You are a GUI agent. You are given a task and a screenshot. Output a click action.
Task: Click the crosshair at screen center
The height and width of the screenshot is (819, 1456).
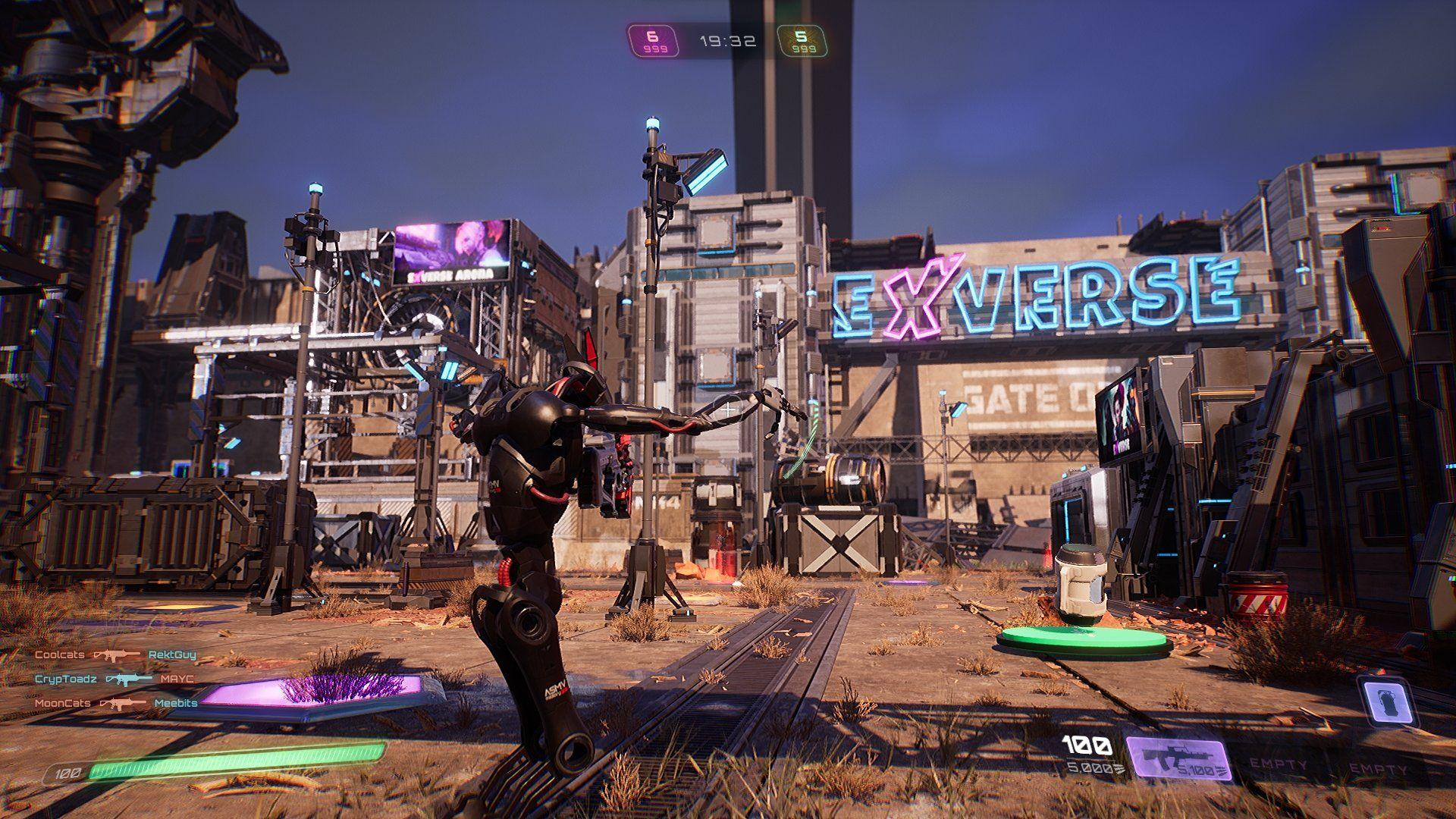tap(728, 409)
